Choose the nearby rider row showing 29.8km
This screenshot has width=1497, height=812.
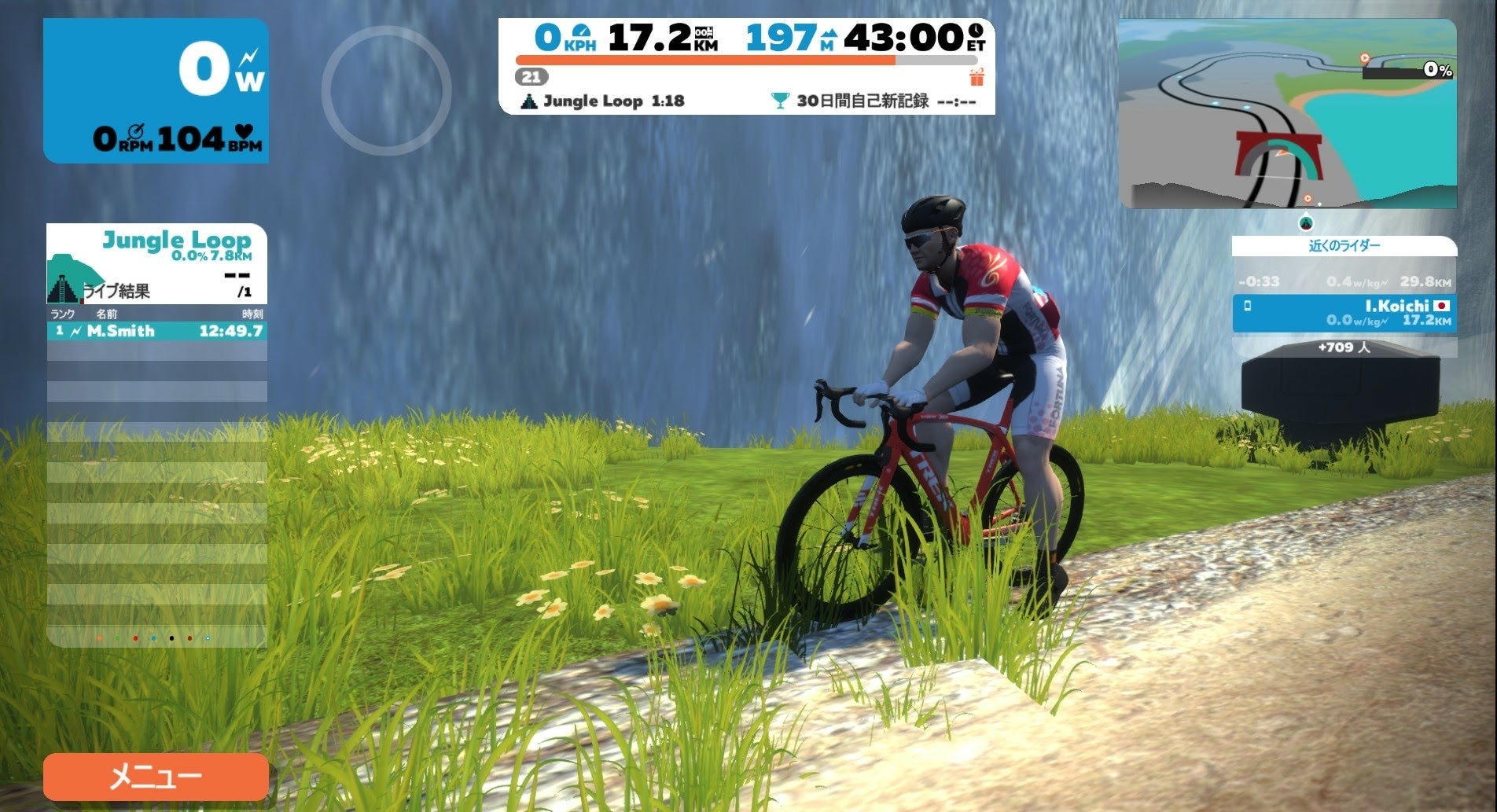pyautogui.click(x=1344, y=281)
